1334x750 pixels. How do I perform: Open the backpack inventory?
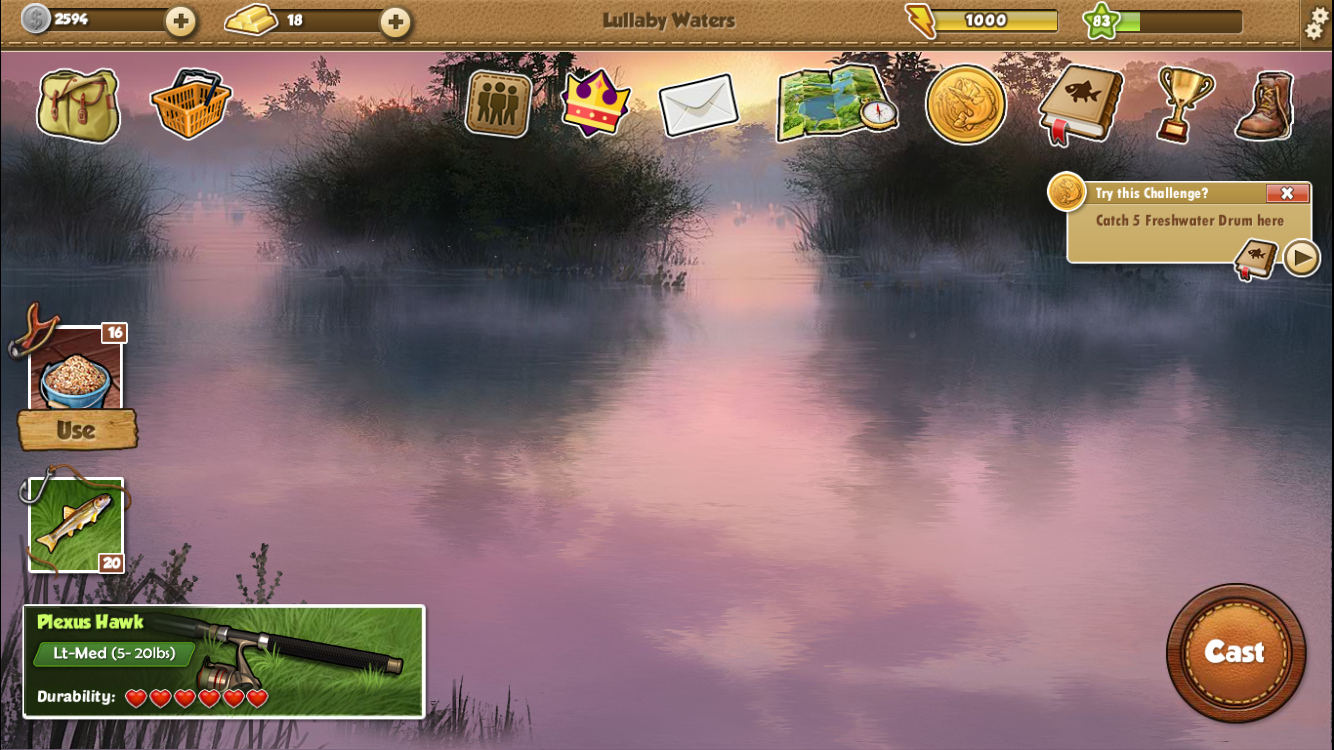78,104
